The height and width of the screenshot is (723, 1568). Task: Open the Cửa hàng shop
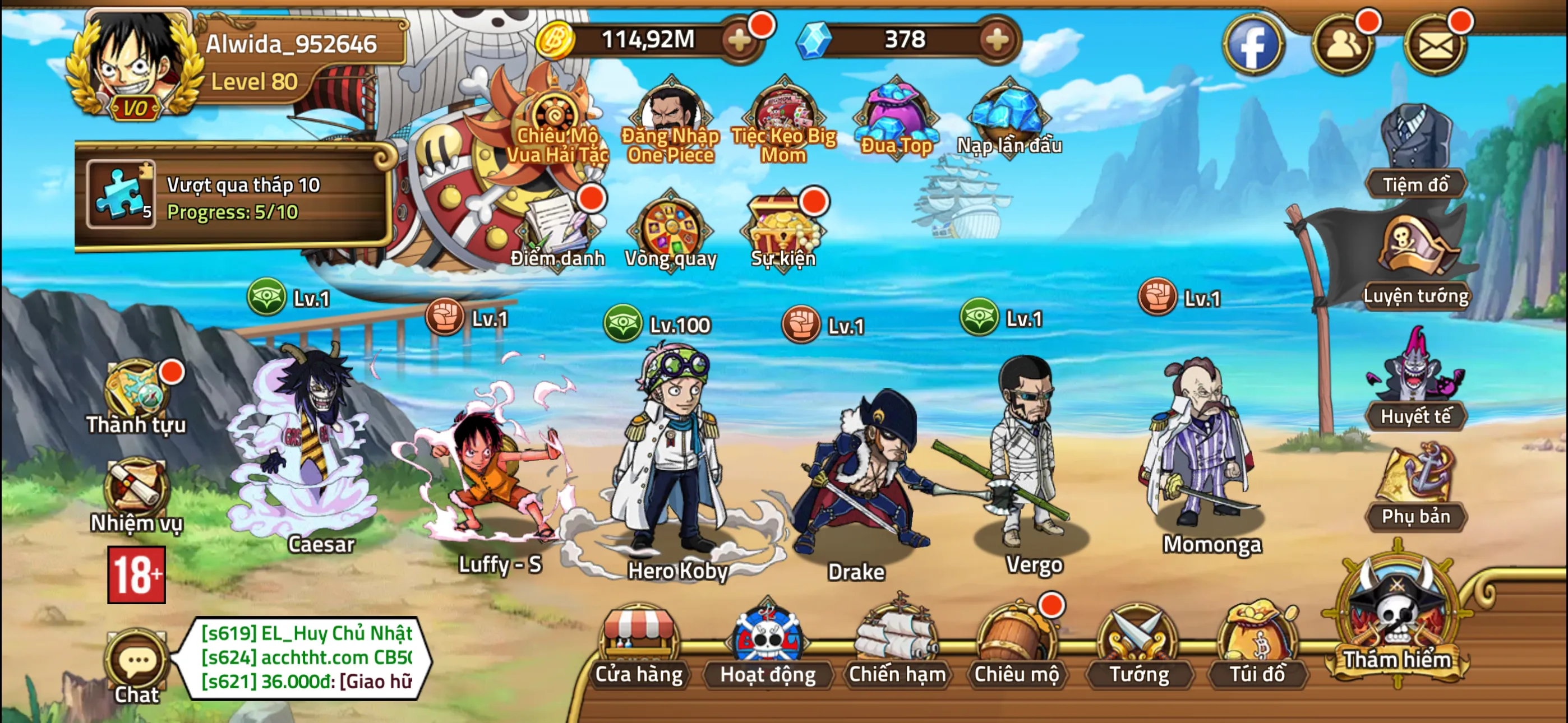coord(639,645)
